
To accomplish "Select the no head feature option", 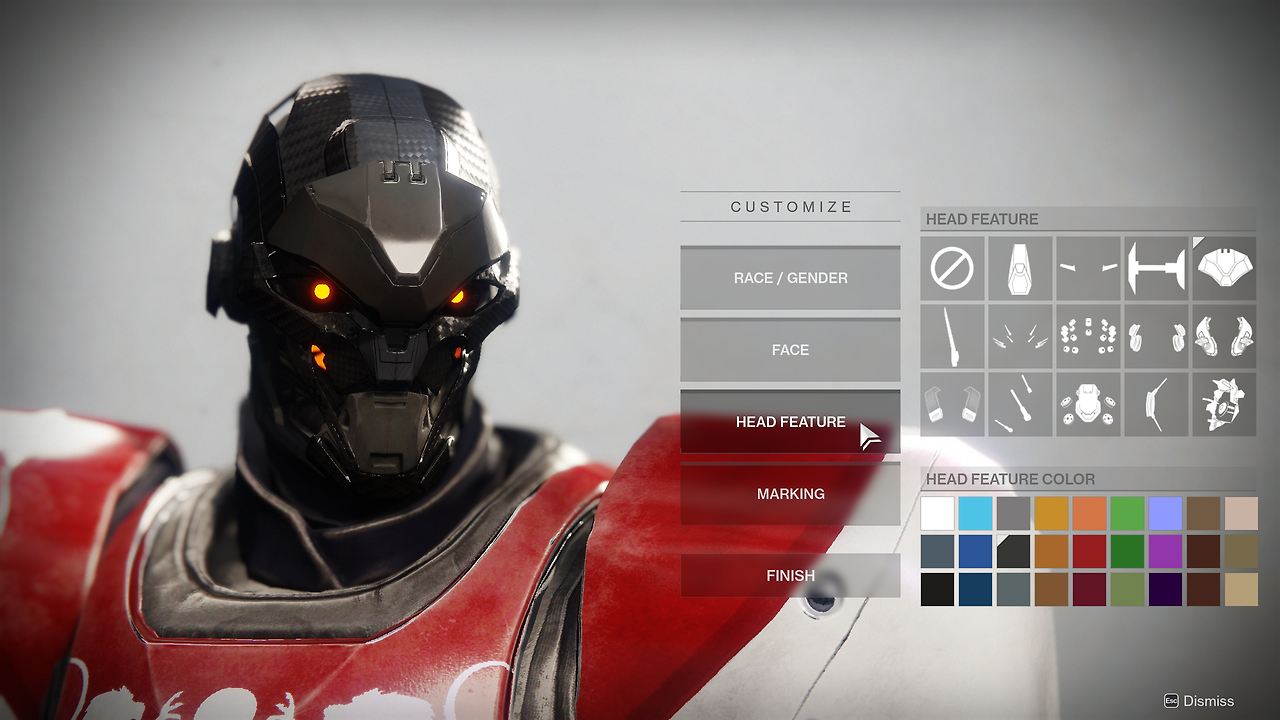I will 952,269.
